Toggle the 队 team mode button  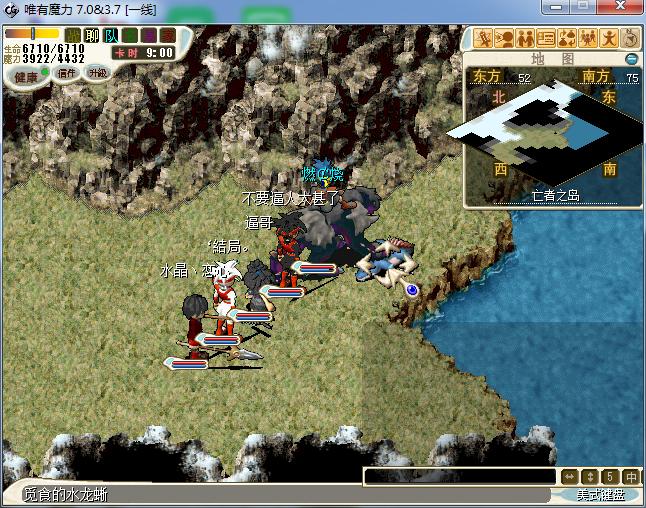point(110,36)
